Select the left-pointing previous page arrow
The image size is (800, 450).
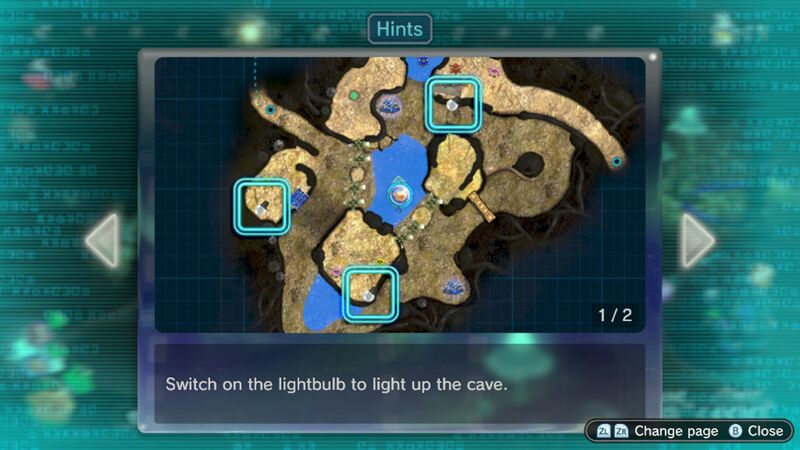tap(102, 240)
